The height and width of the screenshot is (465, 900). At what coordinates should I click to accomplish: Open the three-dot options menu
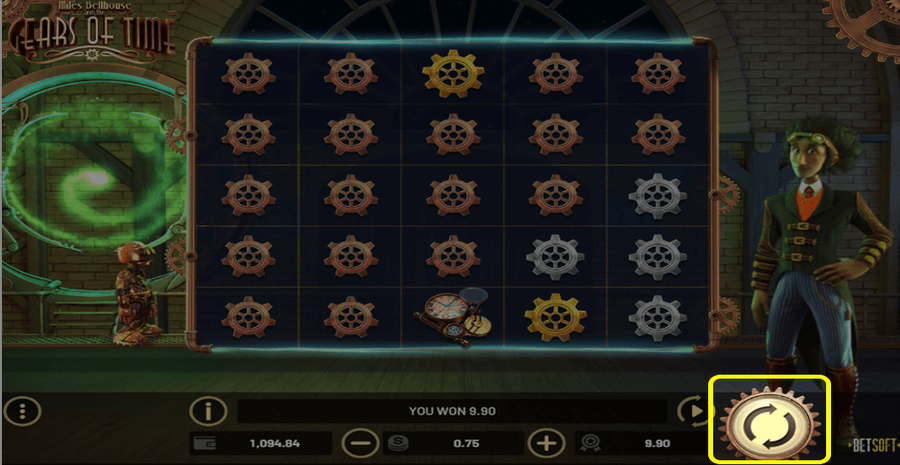click(22, 410)
